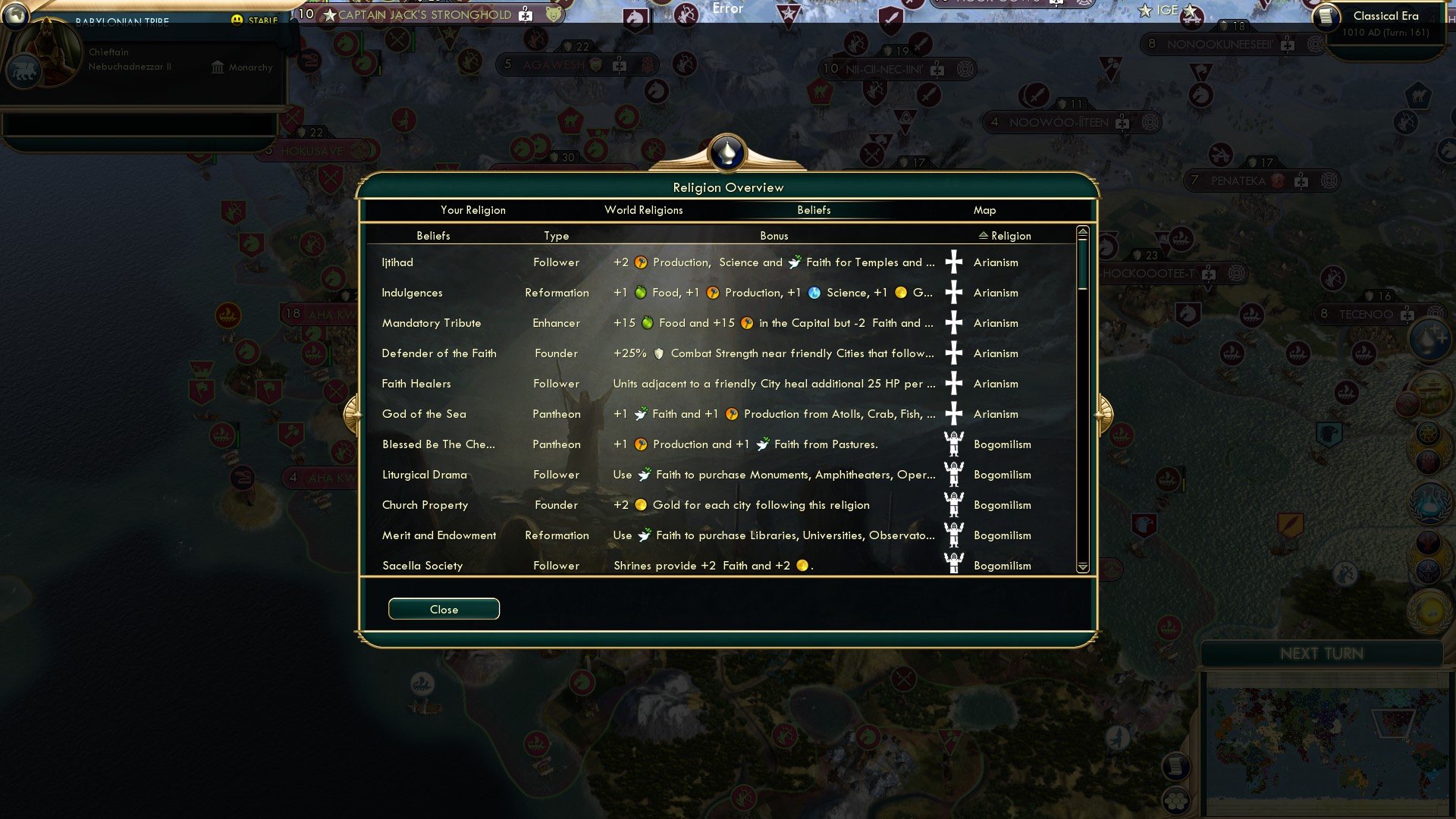The width and height of the screenshot is (1456, 819).
Task: Click the Next Turn button
Action: (1323, 654)
